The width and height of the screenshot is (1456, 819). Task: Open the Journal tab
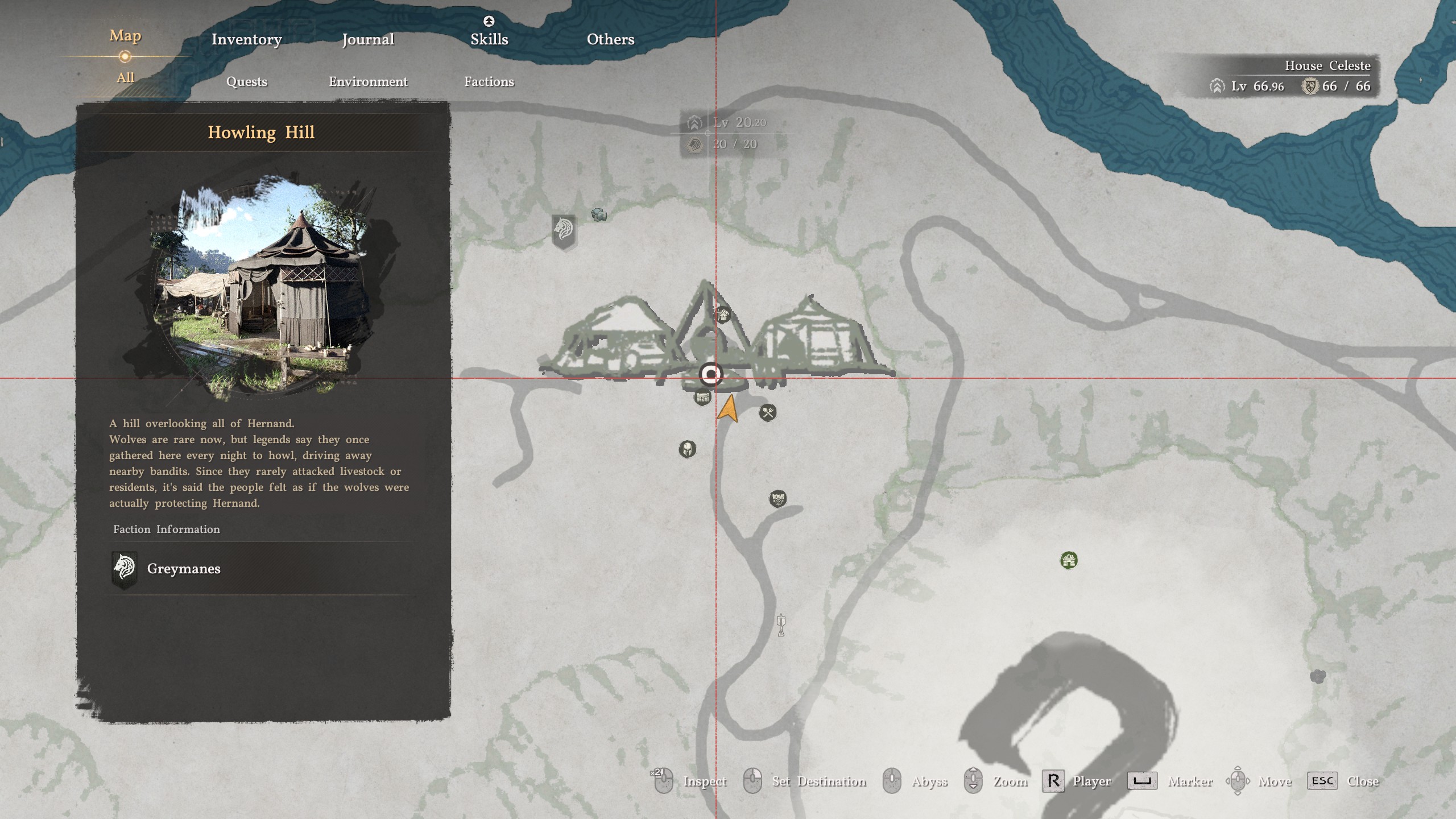coord(368,39)
